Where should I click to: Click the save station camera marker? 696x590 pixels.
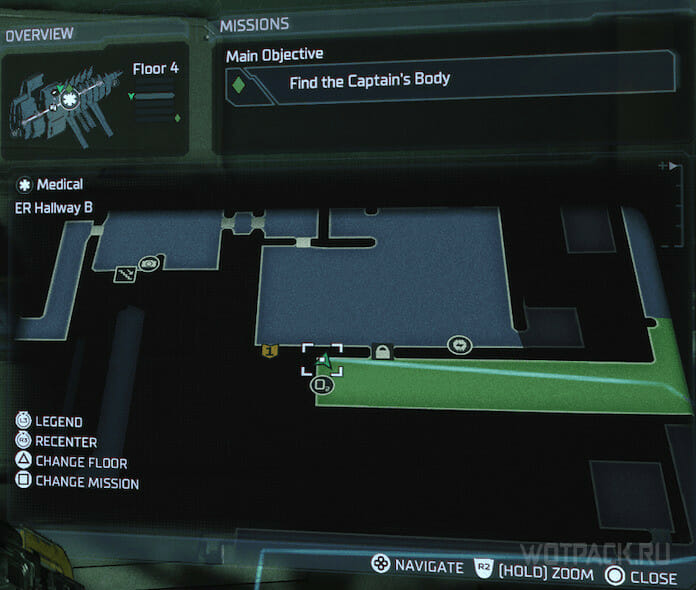pos(150,264)
